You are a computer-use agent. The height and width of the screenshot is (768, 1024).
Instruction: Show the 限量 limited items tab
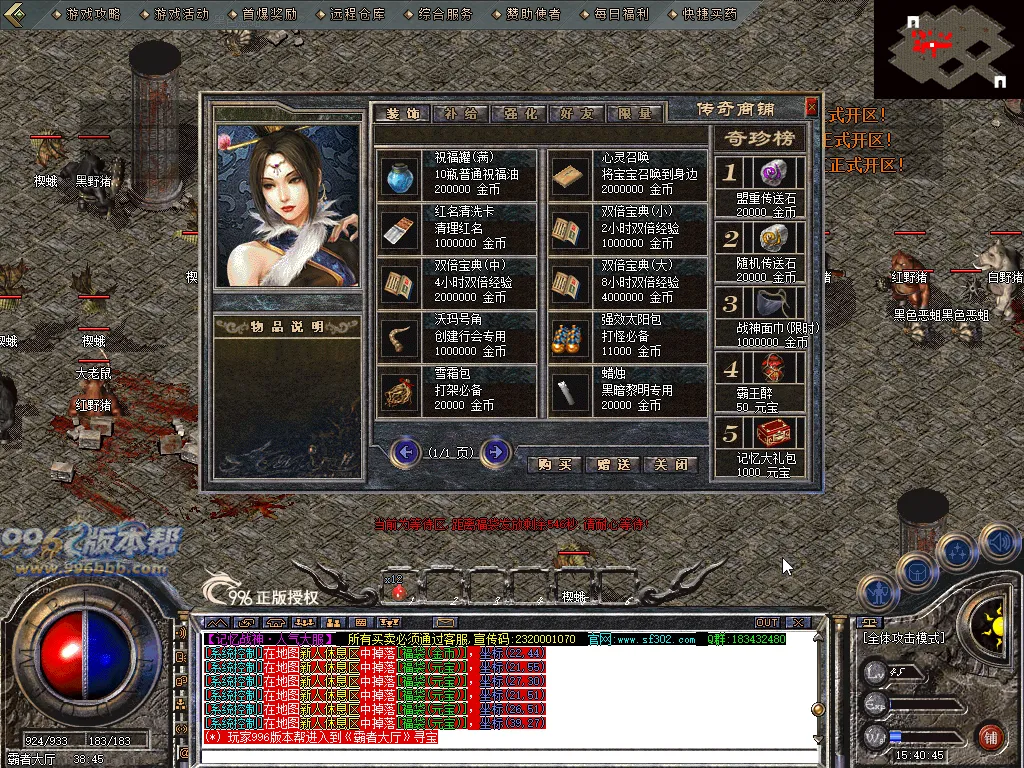tap(635, 114)
